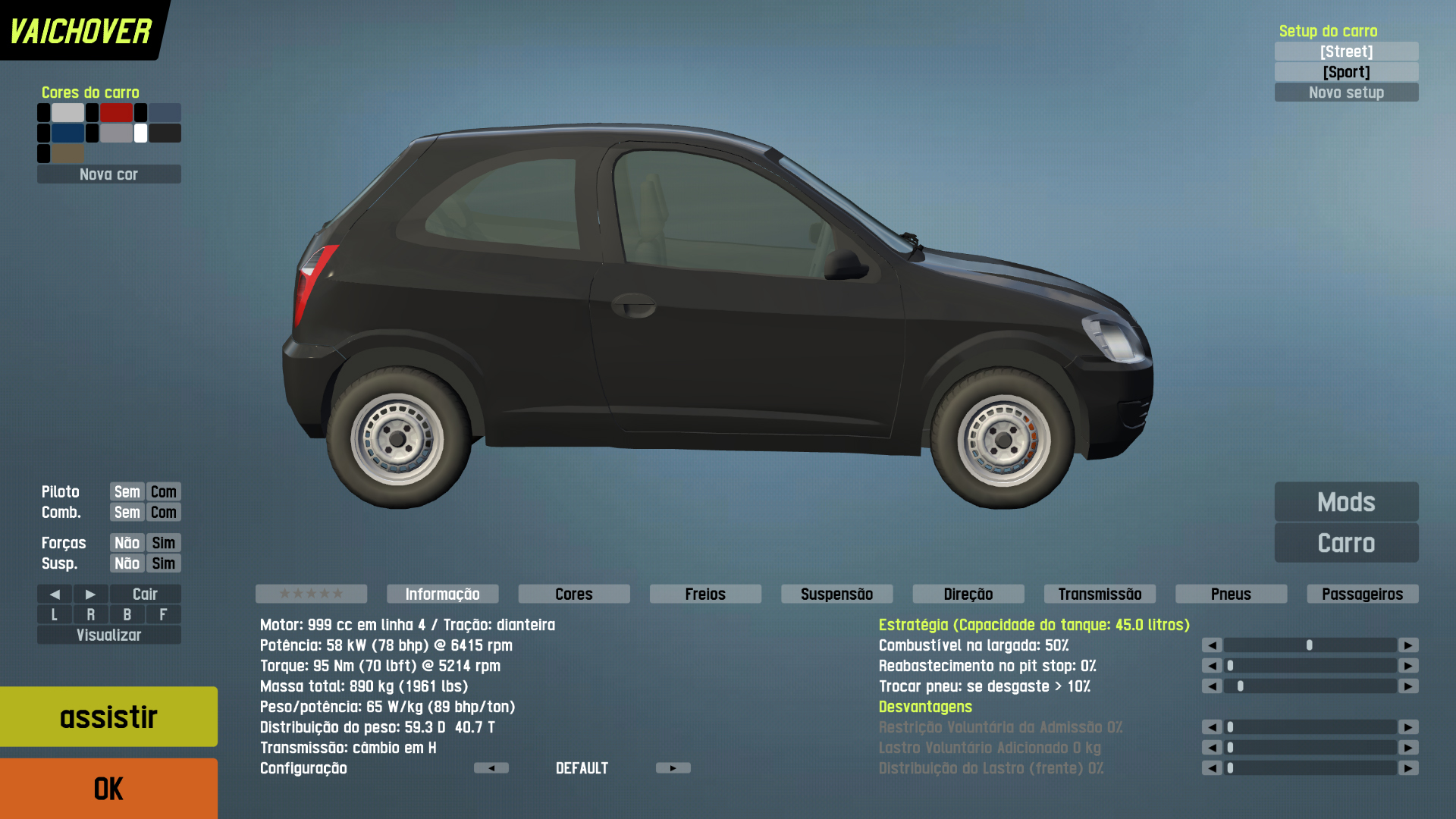Select the [Street] car setup
The image size is (1456, 819).
click(1346, 52)
